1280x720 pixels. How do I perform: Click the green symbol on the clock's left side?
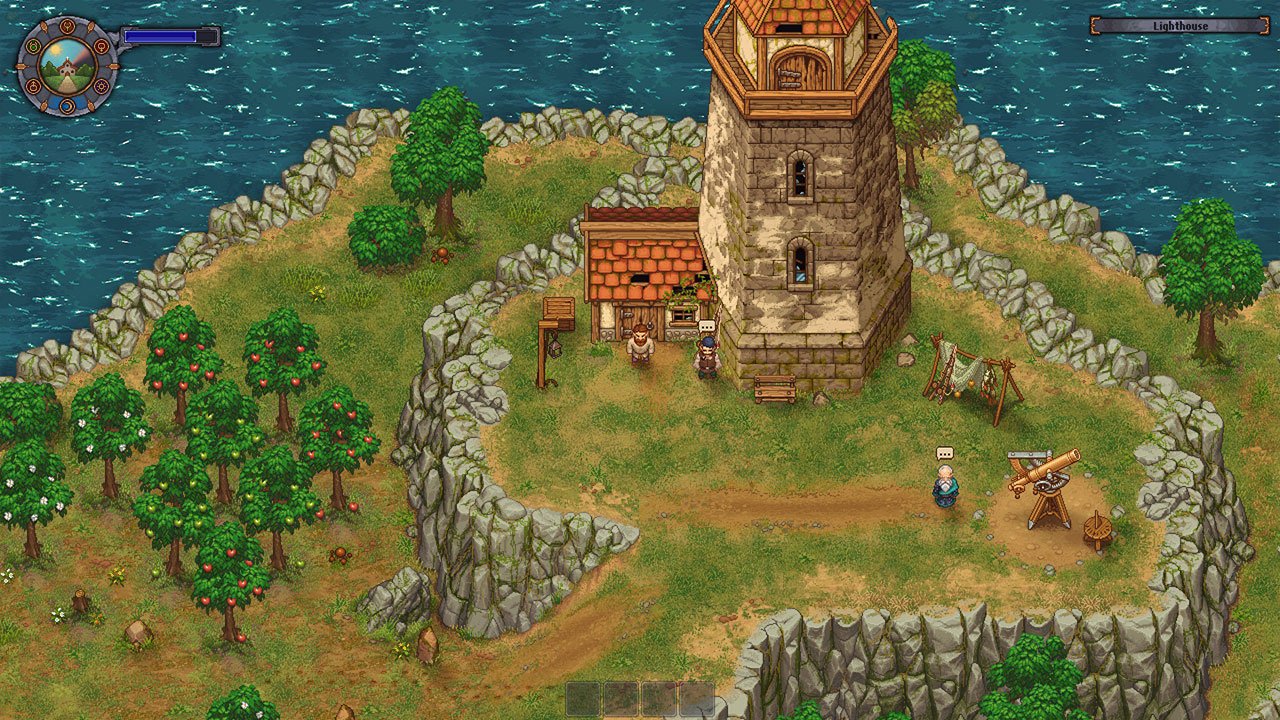[33, 45]
